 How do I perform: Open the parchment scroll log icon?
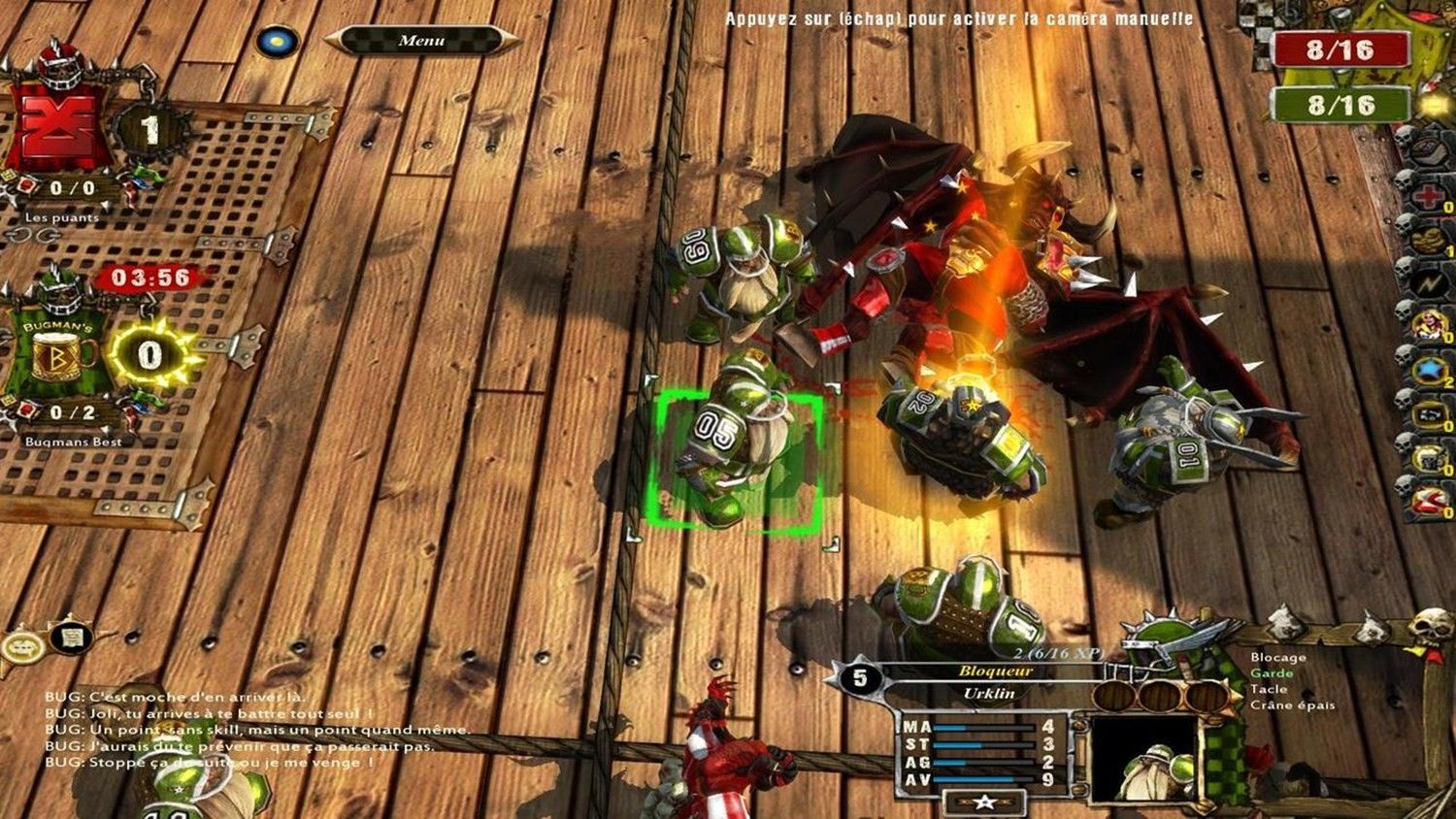(71, 638)
